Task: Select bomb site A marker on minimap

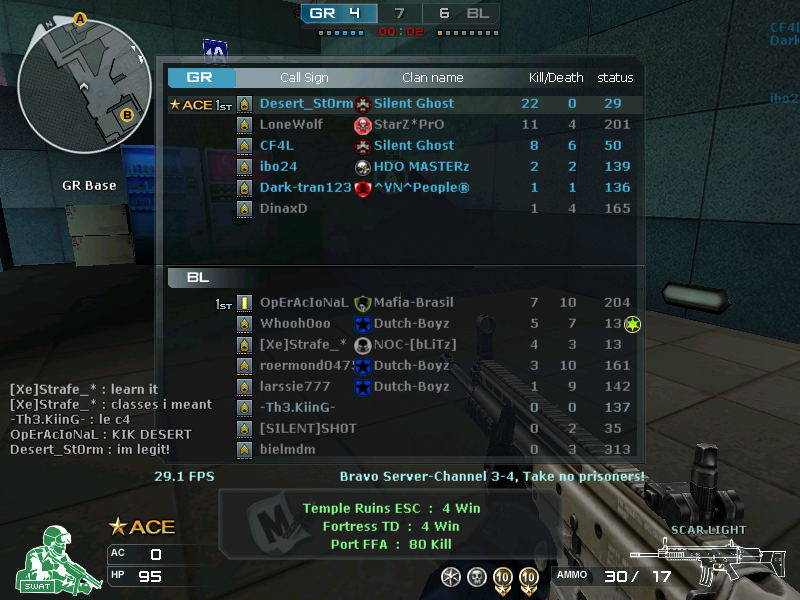Action: pos(81,19)
